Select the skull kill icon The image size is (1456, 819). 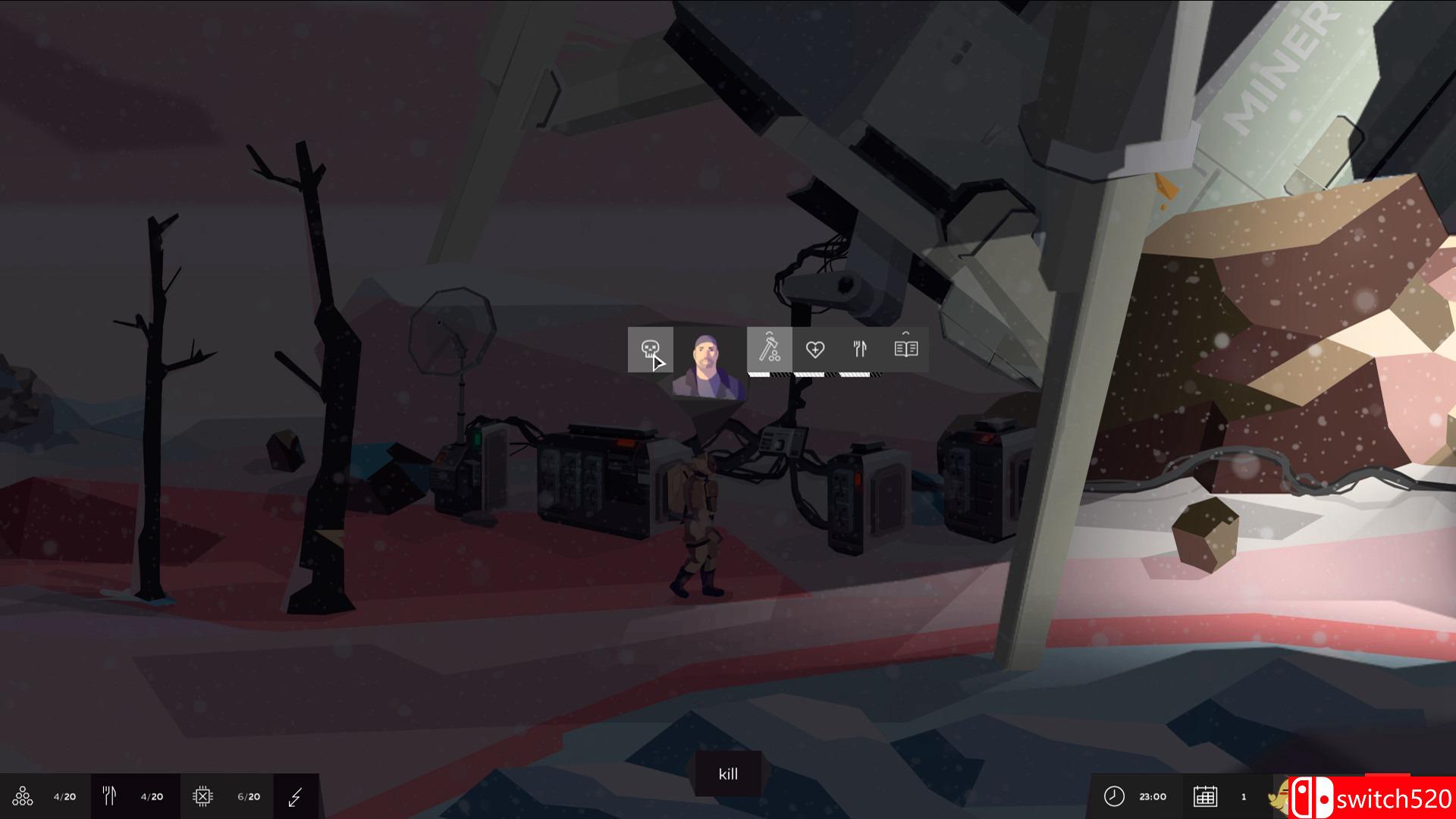point(650,350)
